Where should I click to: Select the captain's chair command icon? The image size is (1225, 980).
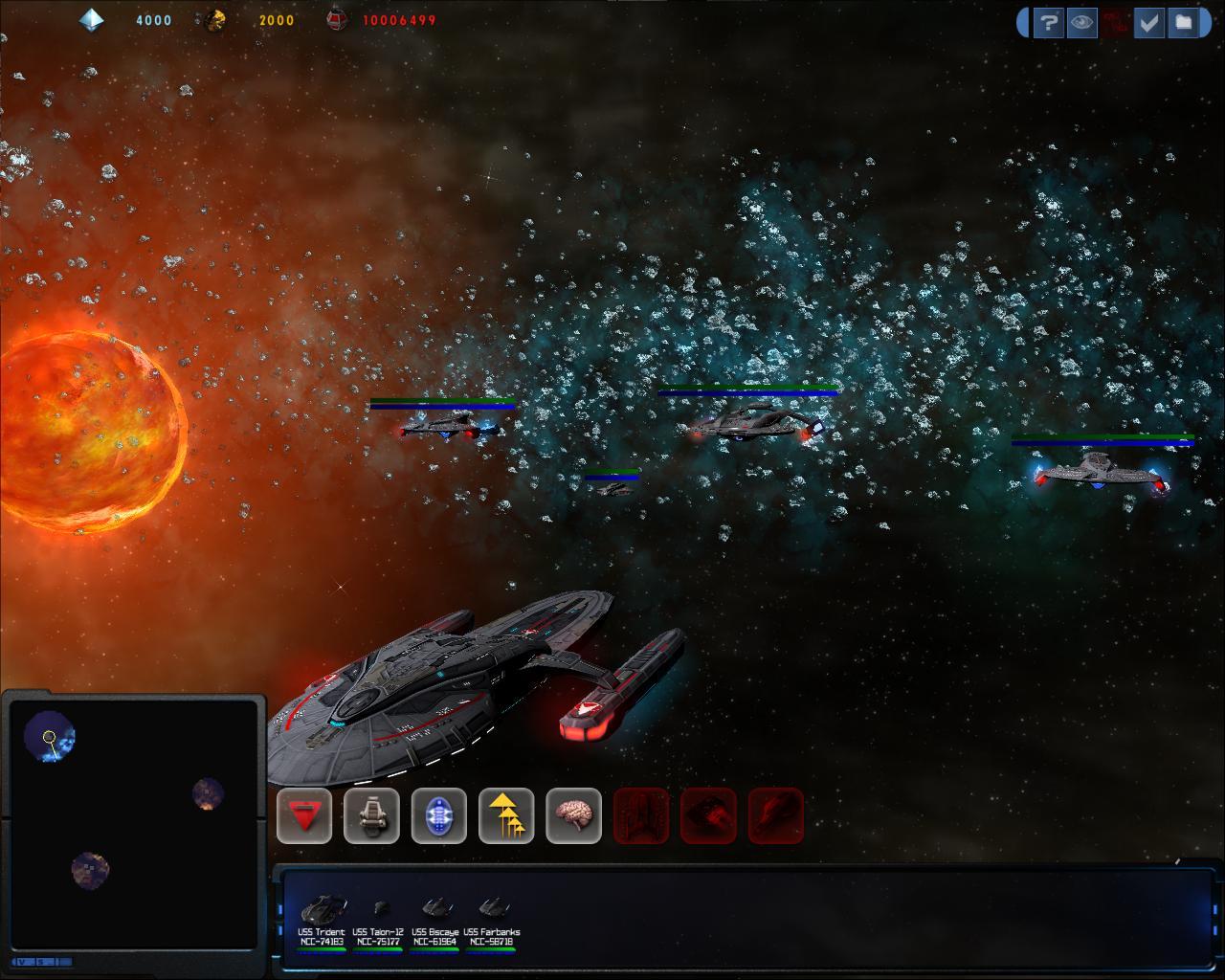371,815
